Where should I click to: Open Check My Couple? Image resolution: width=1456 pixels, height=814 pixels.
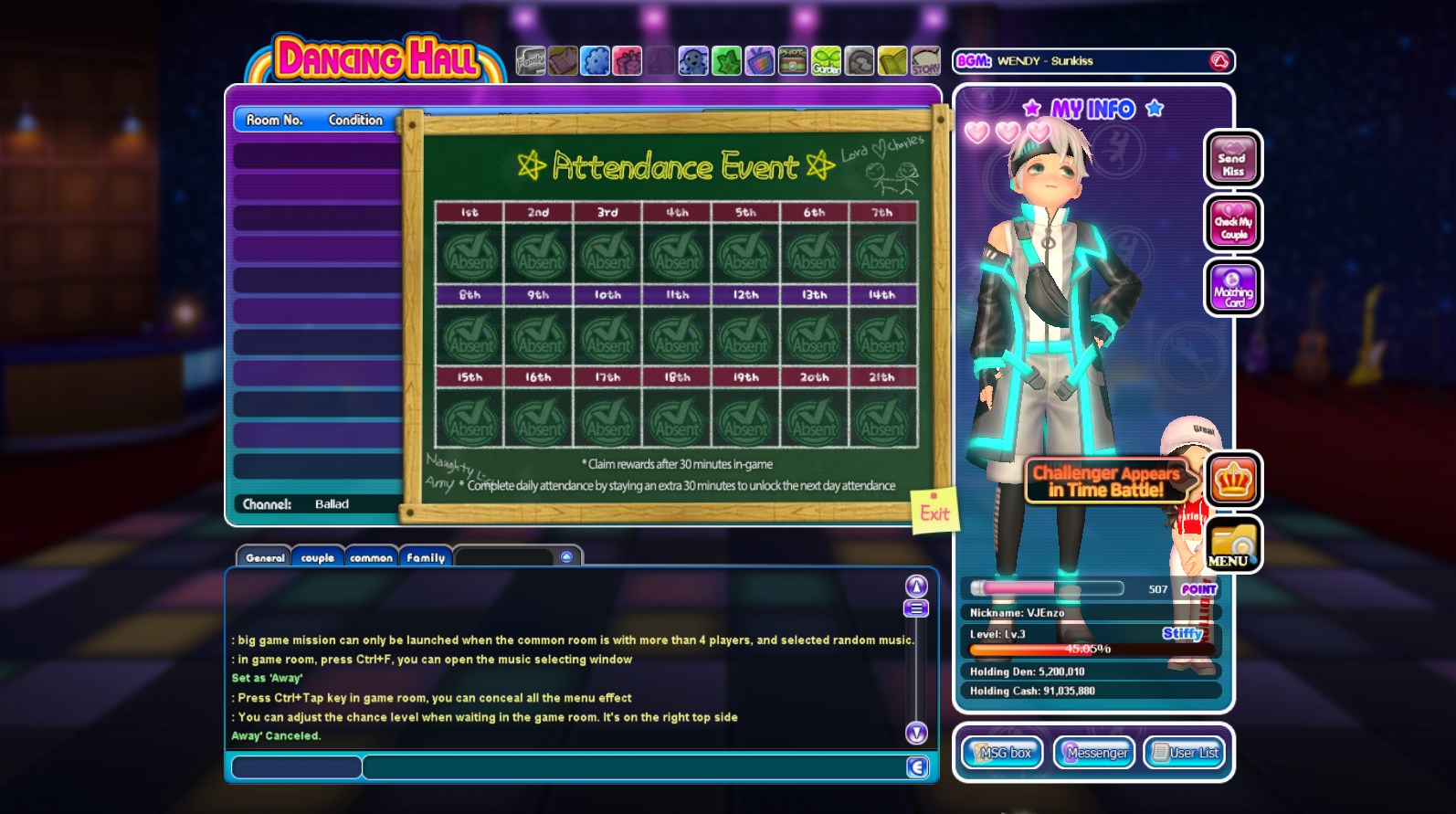coord(1233,224)
